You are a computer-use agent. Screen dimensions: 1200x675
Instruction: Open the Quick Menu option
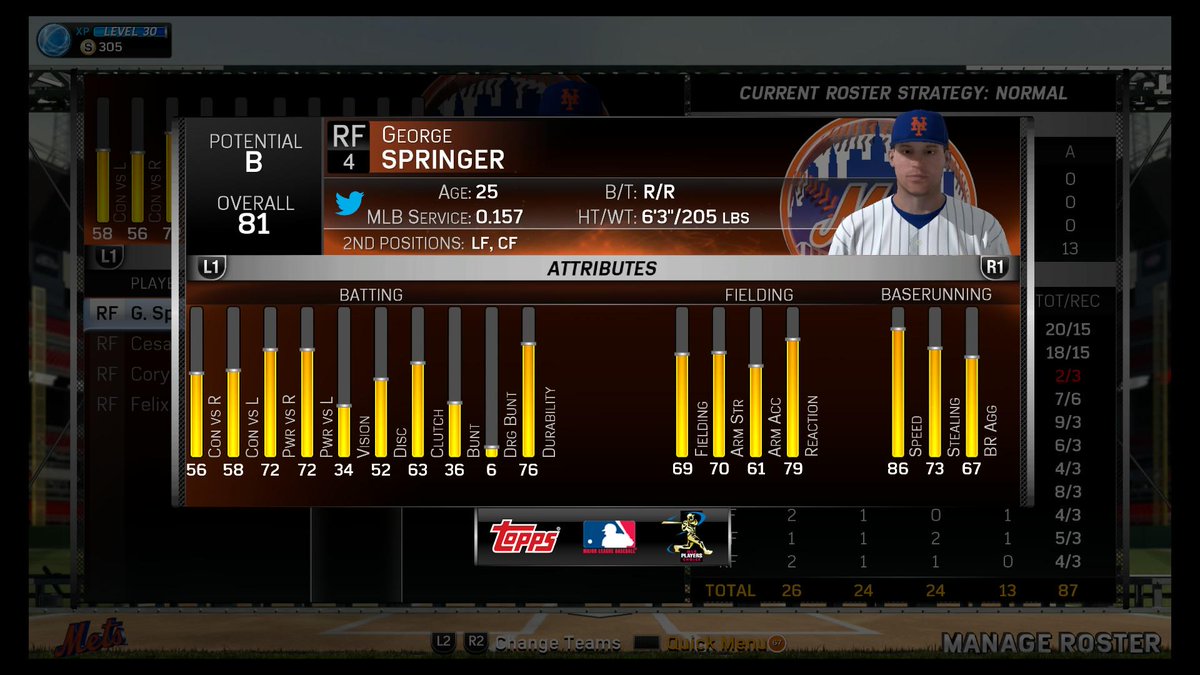(712, 644)
